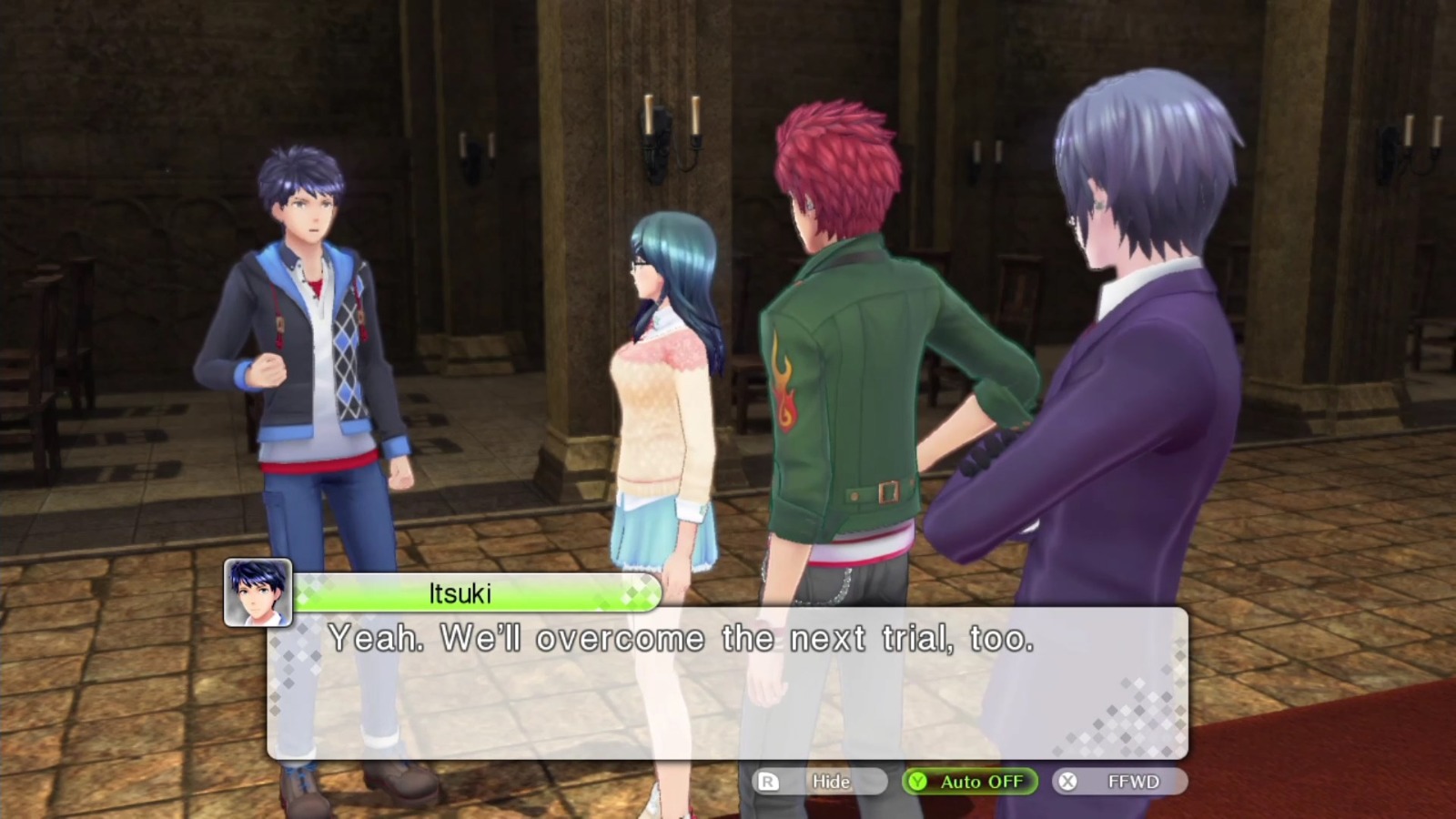Click the green Y button icon
1456x819 pixels.
(918, 781)
